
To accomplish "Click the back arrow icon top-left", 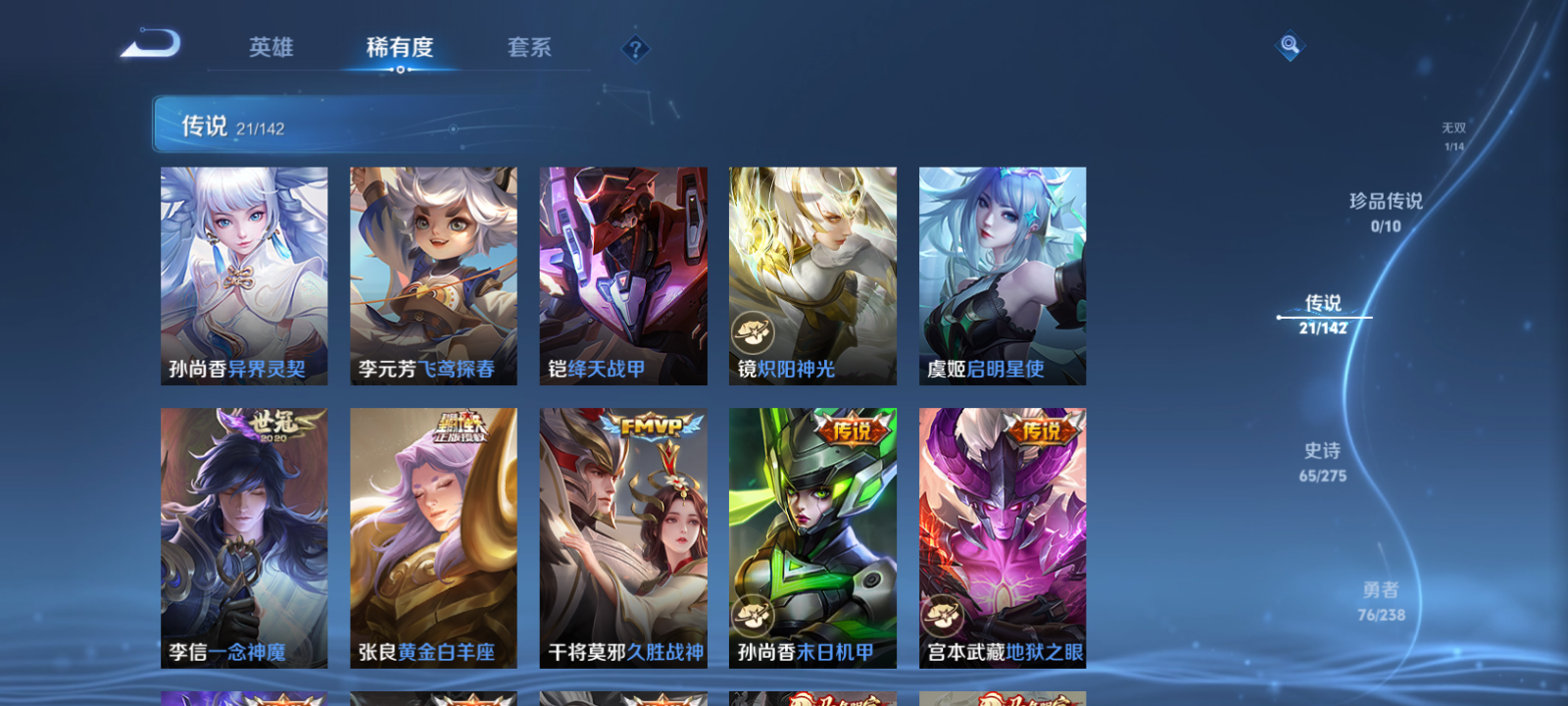I will pyautogui.click(x=152, y=43).
